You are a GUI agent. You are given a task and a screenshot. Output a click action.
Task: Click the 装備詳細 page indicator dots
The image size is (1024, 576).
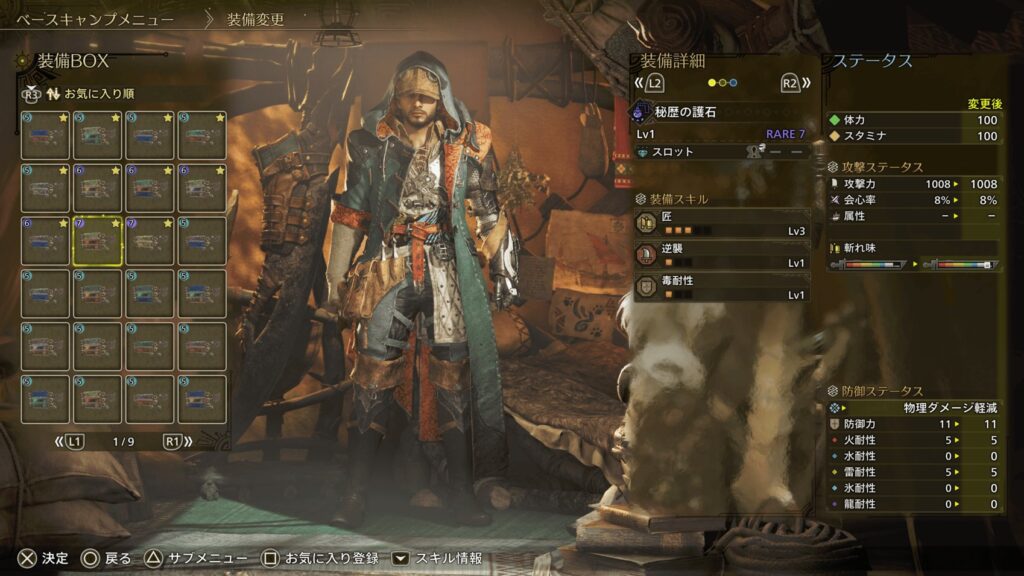pos(722,83)
